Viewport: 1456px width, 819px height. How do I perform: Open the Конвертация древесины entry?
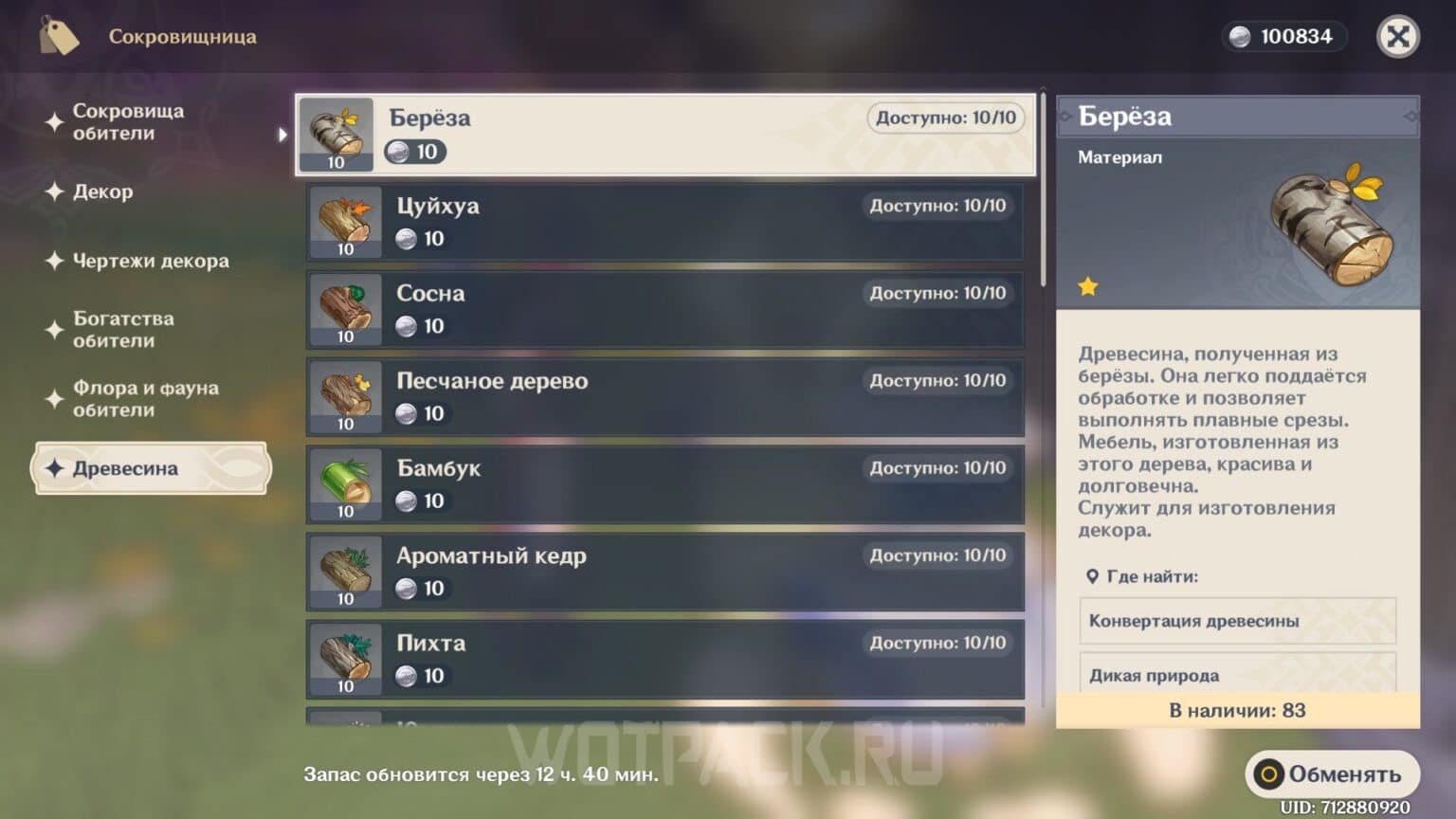(x=1236, y=621)
